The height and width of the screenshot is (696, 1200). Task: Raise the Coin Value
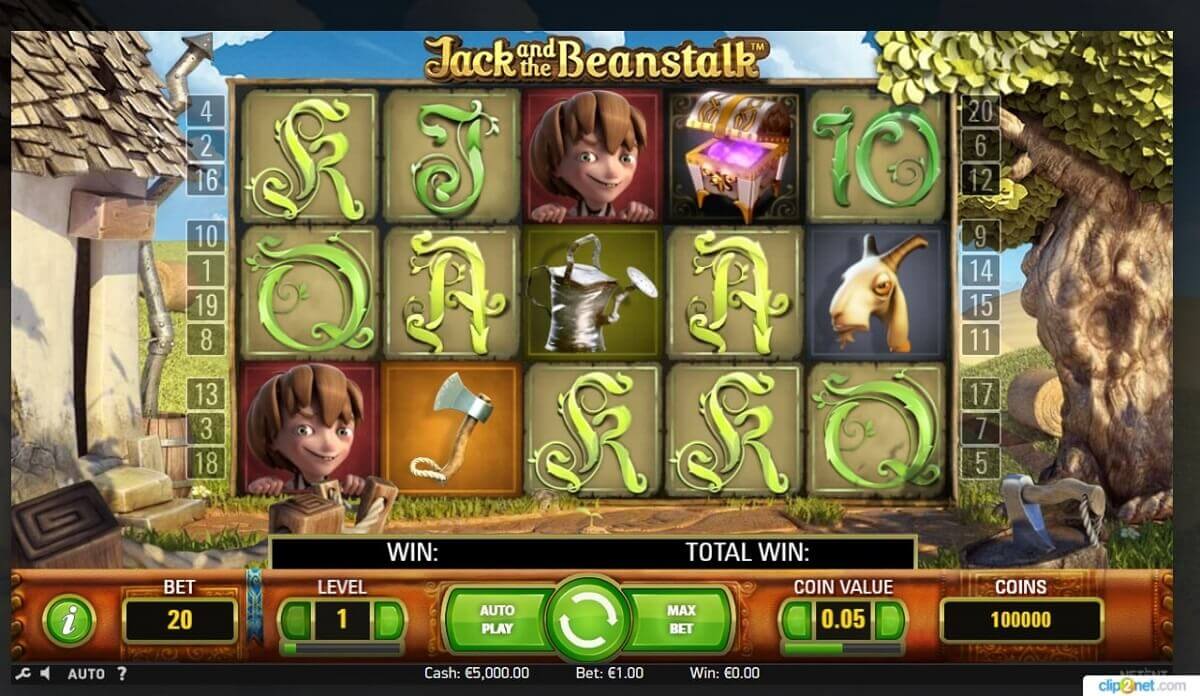tap(890, 620)
